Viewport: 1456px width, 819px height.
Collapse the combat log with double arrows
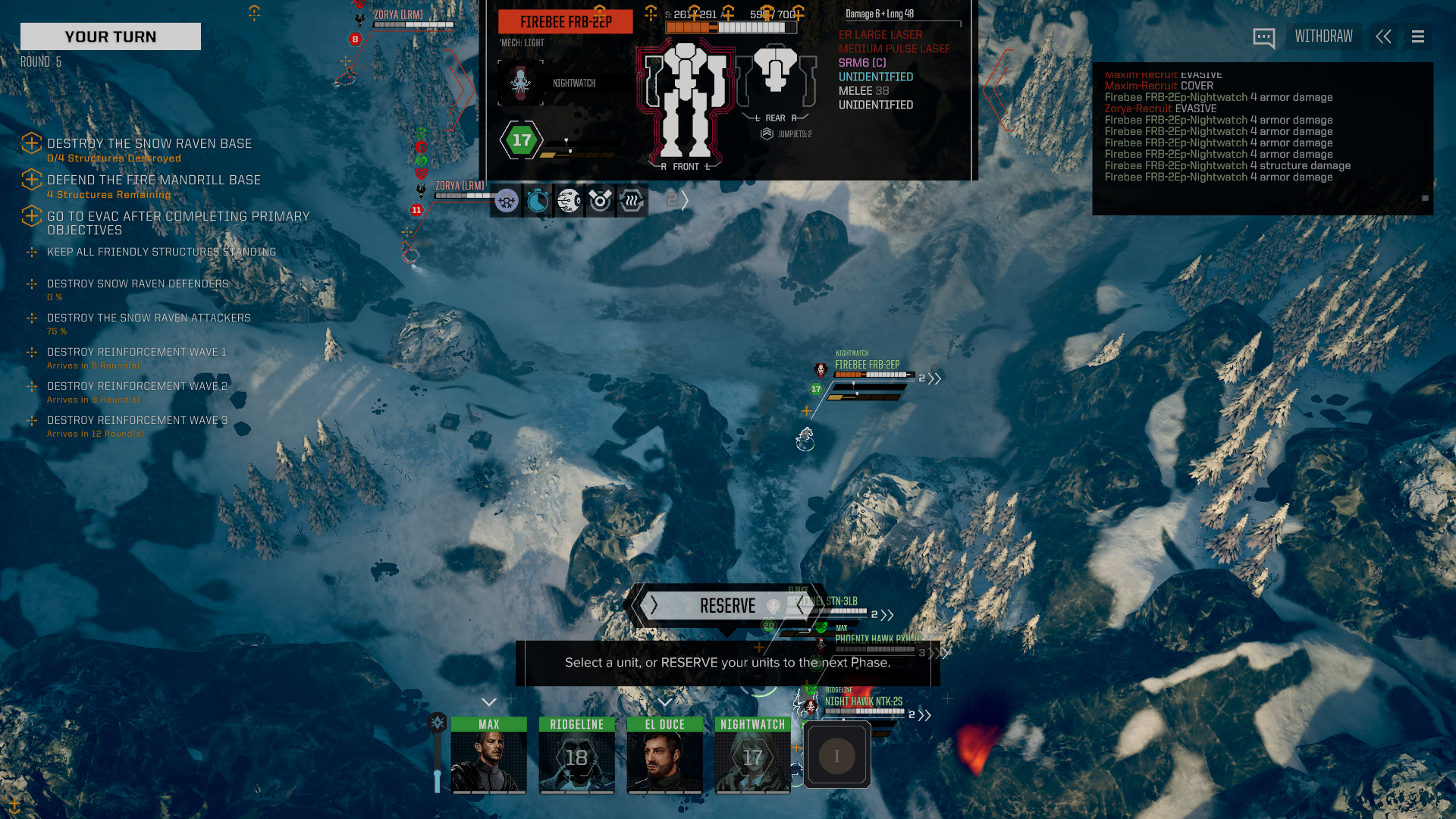click(1383, 36)
